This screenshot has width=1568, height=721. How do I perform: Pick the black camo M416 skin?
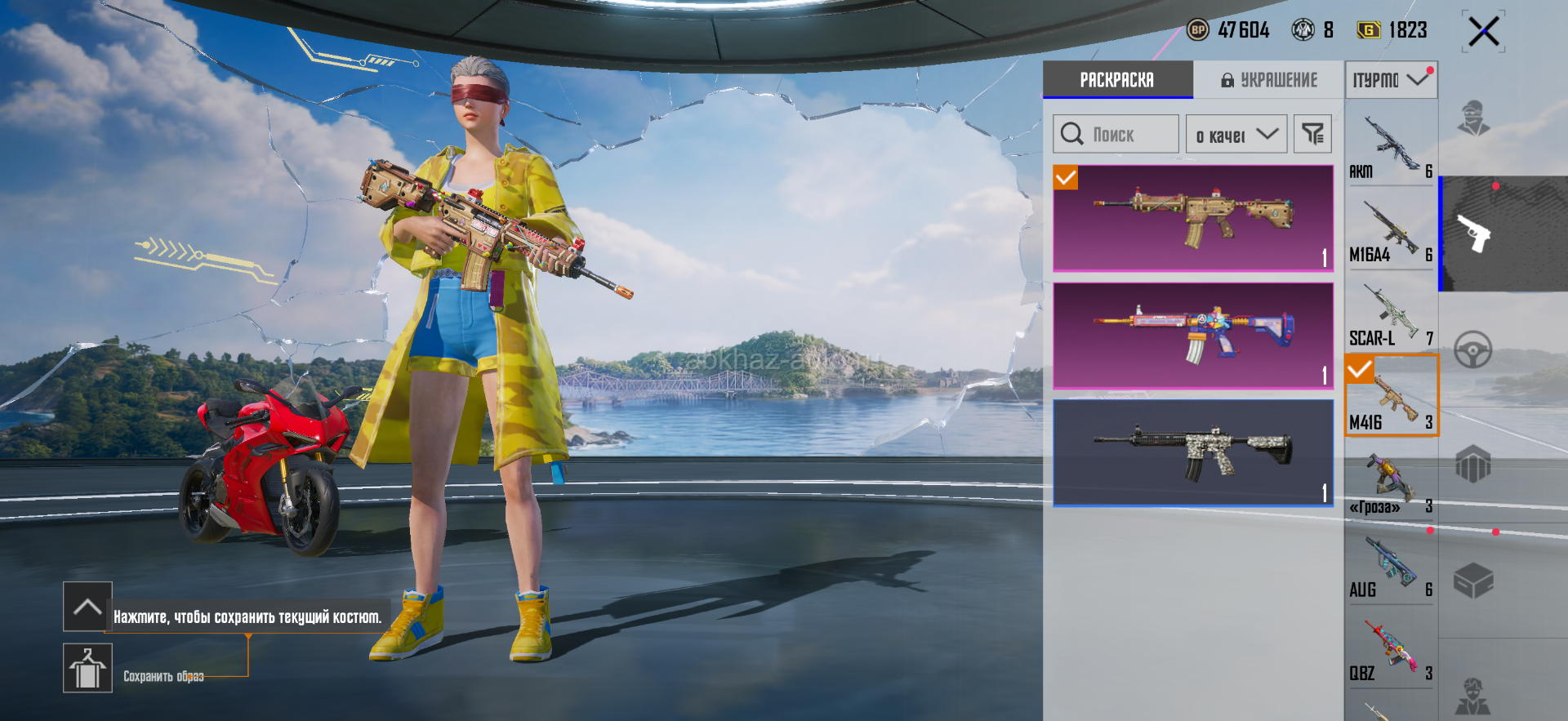pyautogui.click(x=1193, y=452)
